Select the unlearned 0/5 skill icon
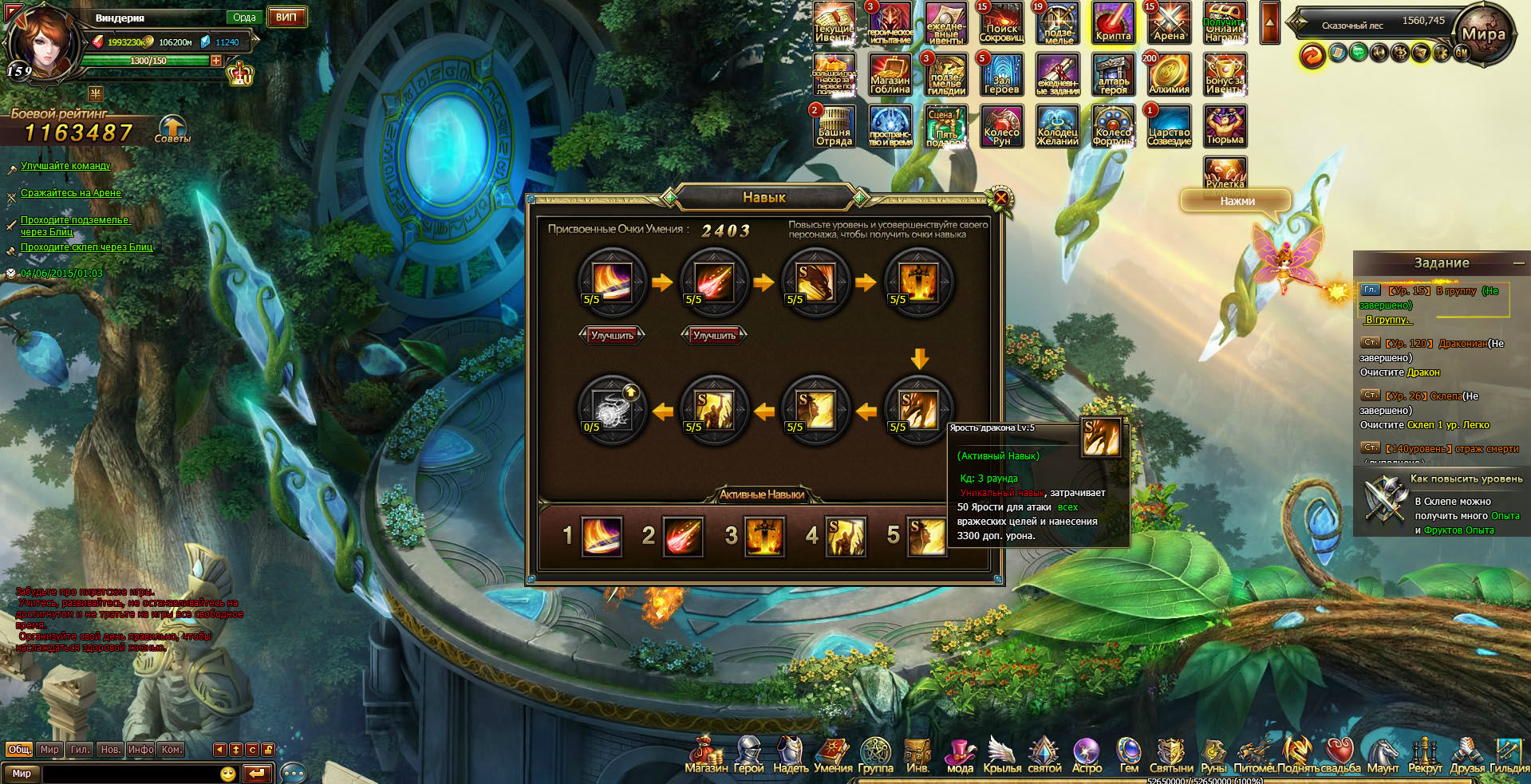The width and height of the screenshot is (1531, 784). [612, 410]
